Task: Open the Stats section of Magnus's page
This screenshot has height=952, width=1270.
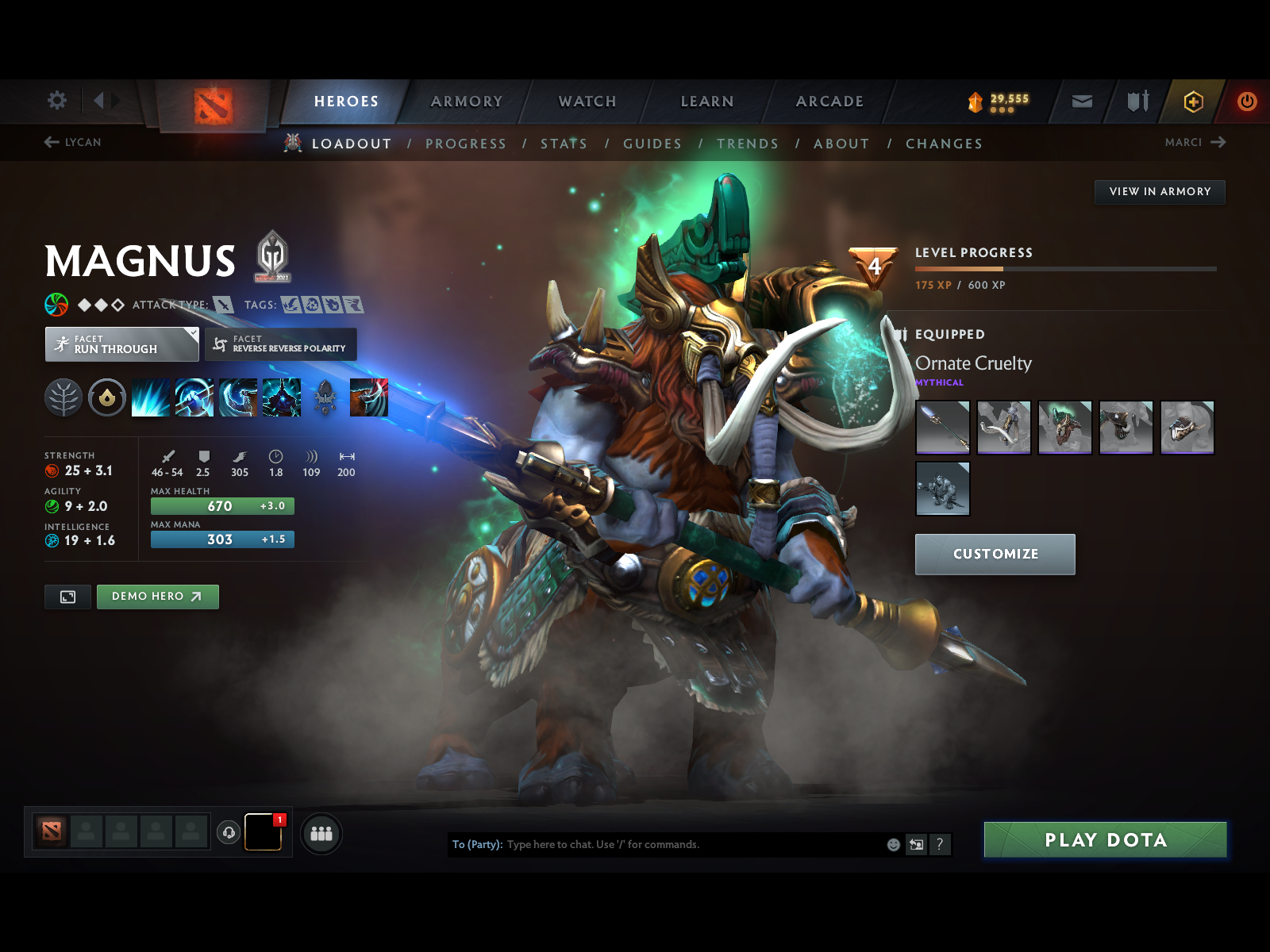Action: pos(564,144)
